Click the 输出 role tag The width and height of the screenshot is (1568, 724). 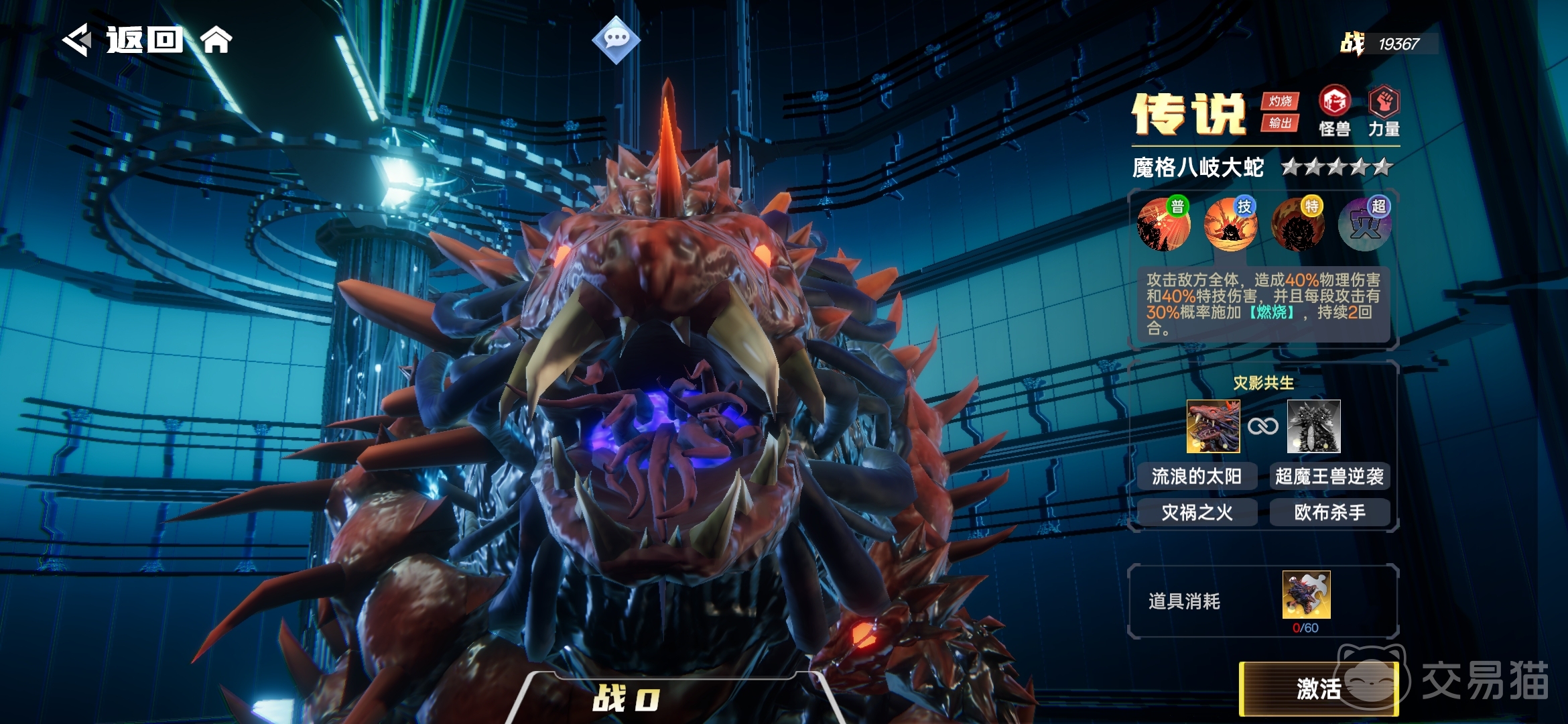(1280, 123)
